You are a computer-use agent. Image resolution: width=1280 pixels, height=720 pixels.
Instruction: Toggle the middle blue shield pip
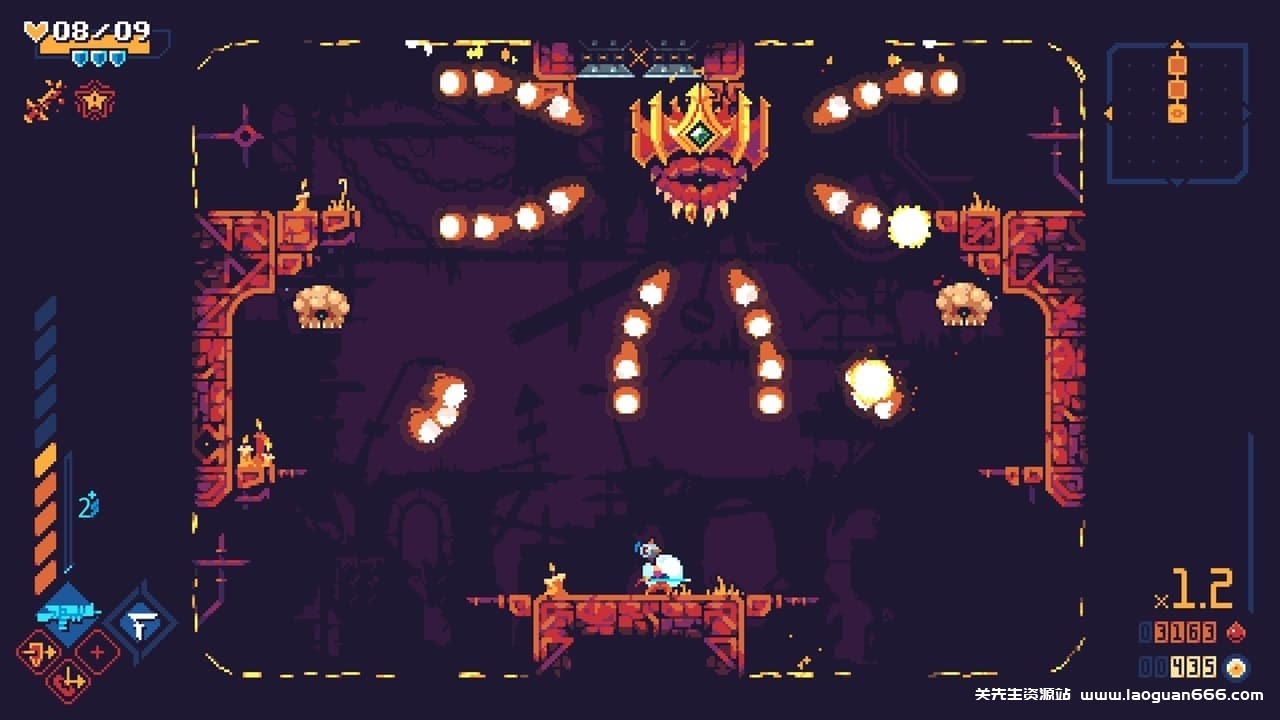pos(98,58)
